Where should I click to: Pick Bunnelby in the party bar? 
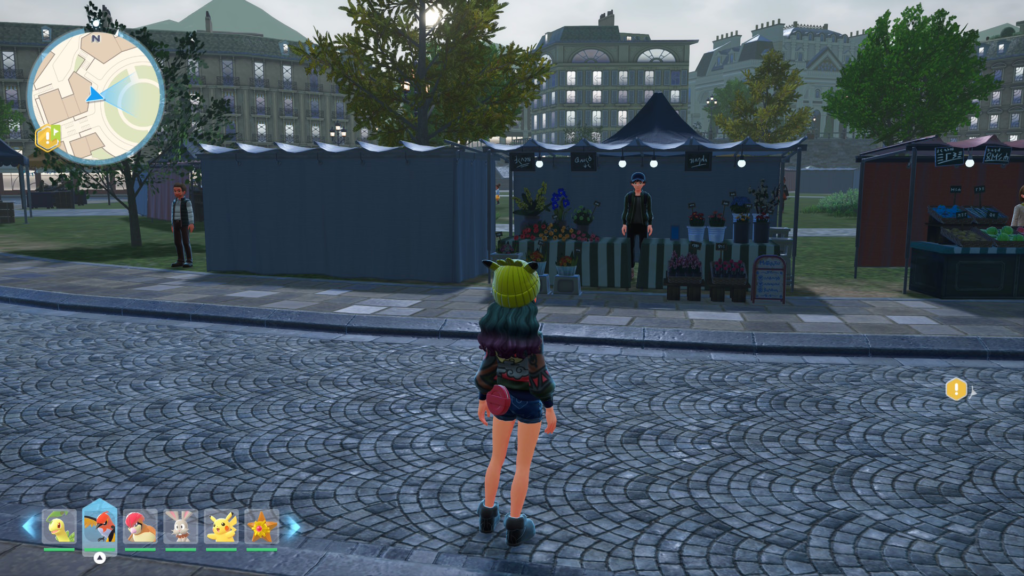tap(180, 527)
